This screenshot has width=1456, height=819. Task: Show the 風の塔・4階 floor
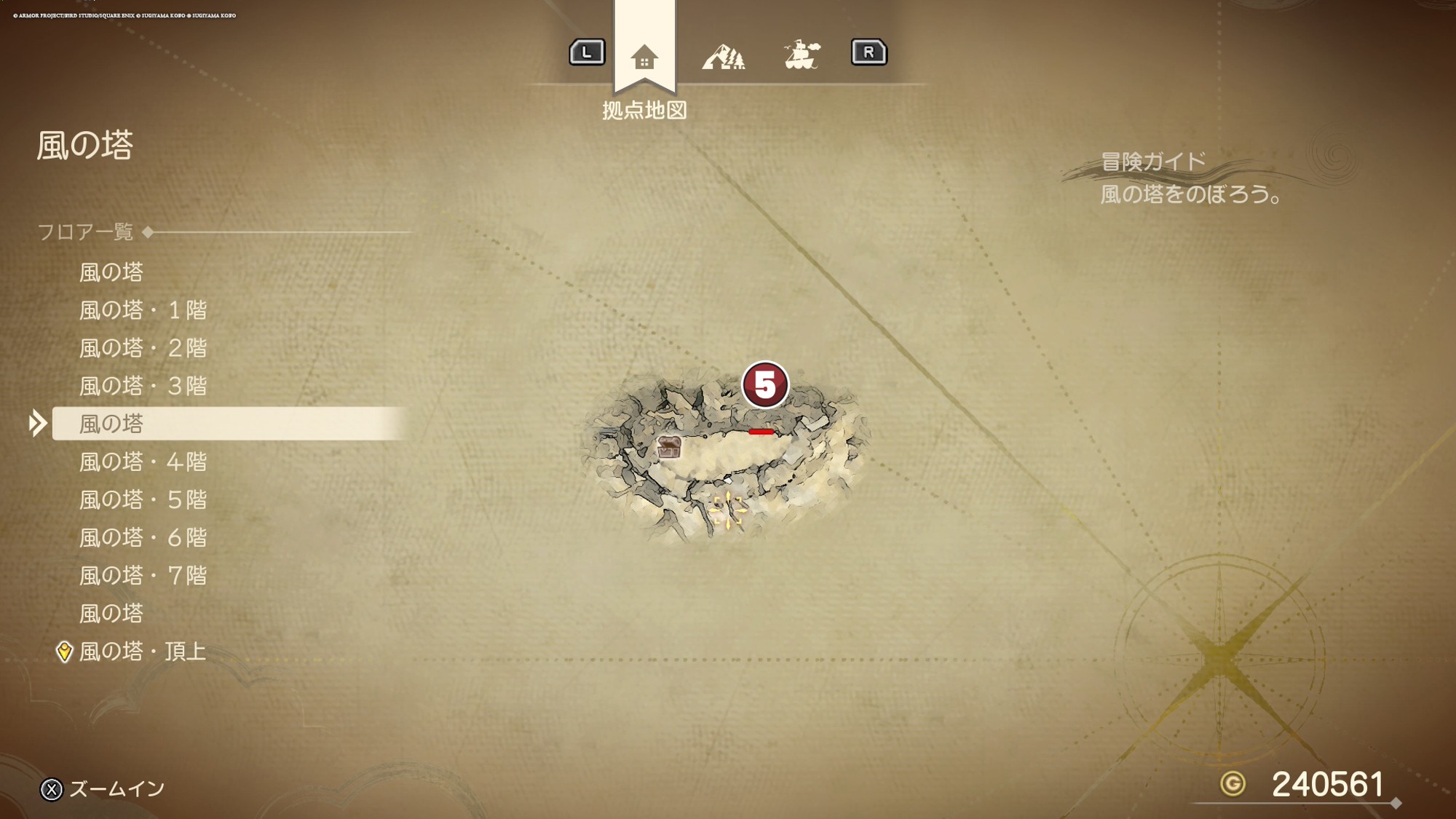click(x=143, y=462)
